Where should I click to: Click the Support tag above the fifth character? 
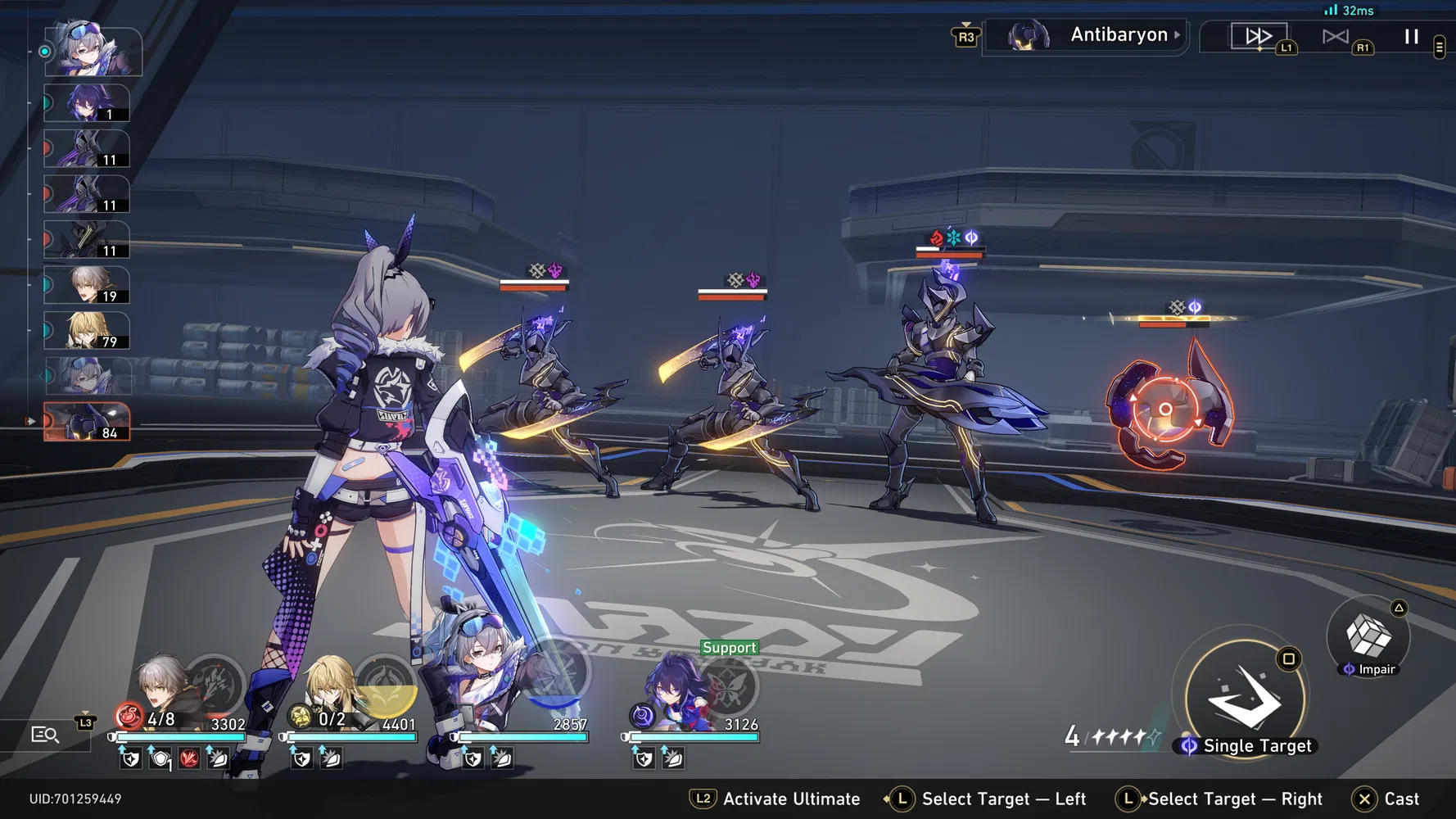point(729,647)
